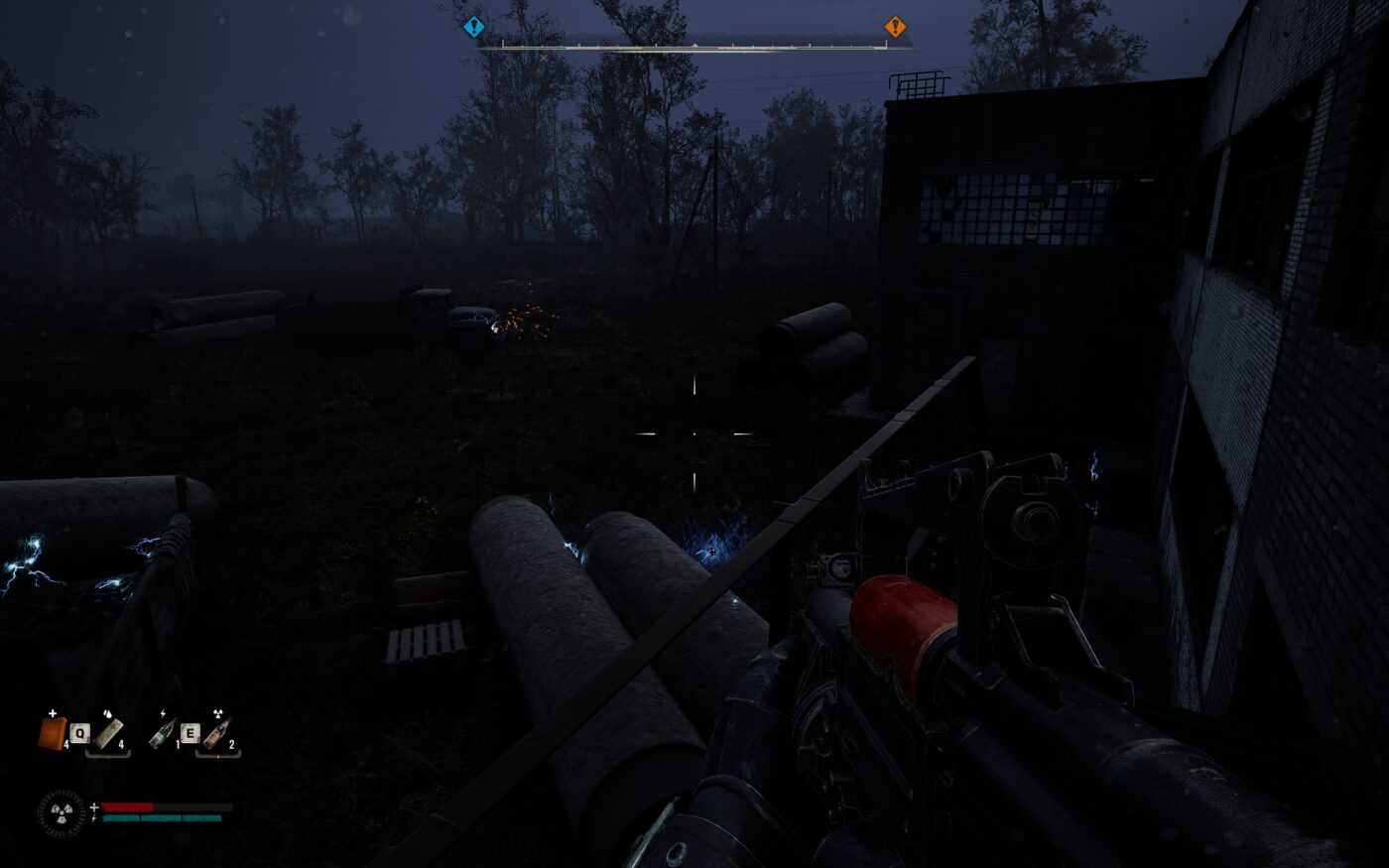The image size is (1389, 868).
Task: Select the orange medkit quick slot
Action: (52, 733)
